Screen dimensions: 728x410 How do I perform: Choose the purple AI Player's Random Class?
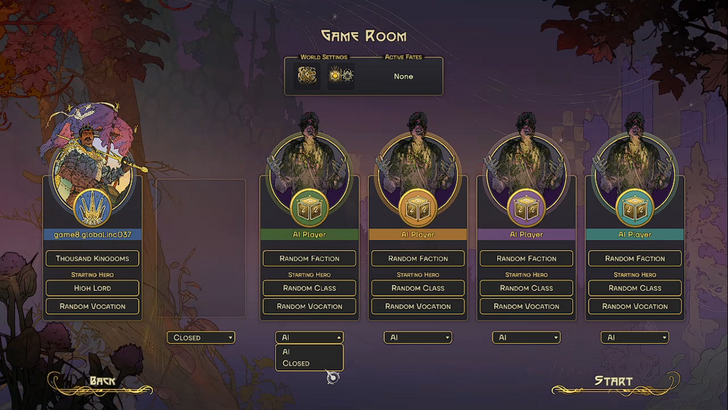point(526,288)
